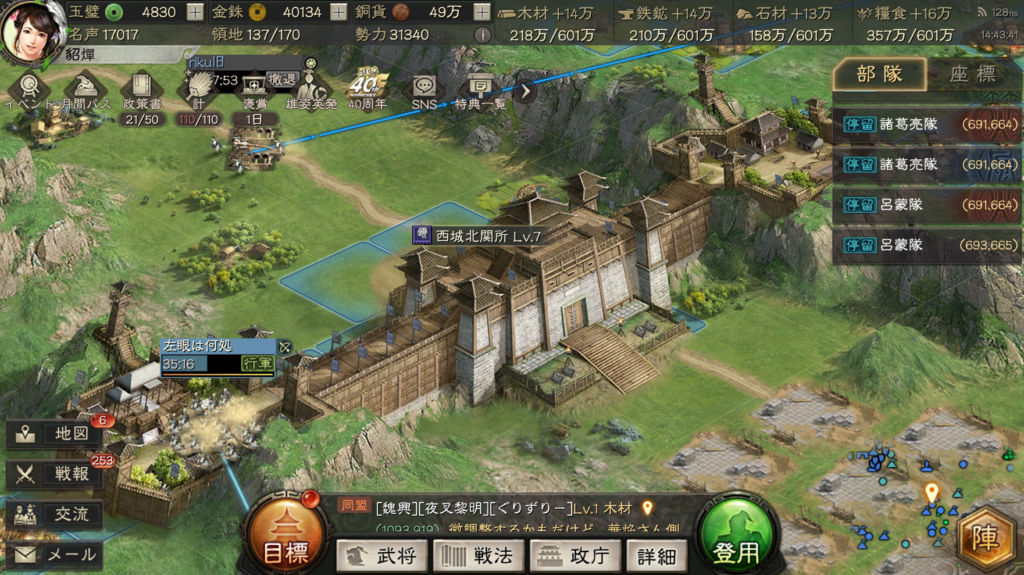This screenshot has height=575, width=1024.
Task: Expand the top icon row arrow
Action: 526,88
